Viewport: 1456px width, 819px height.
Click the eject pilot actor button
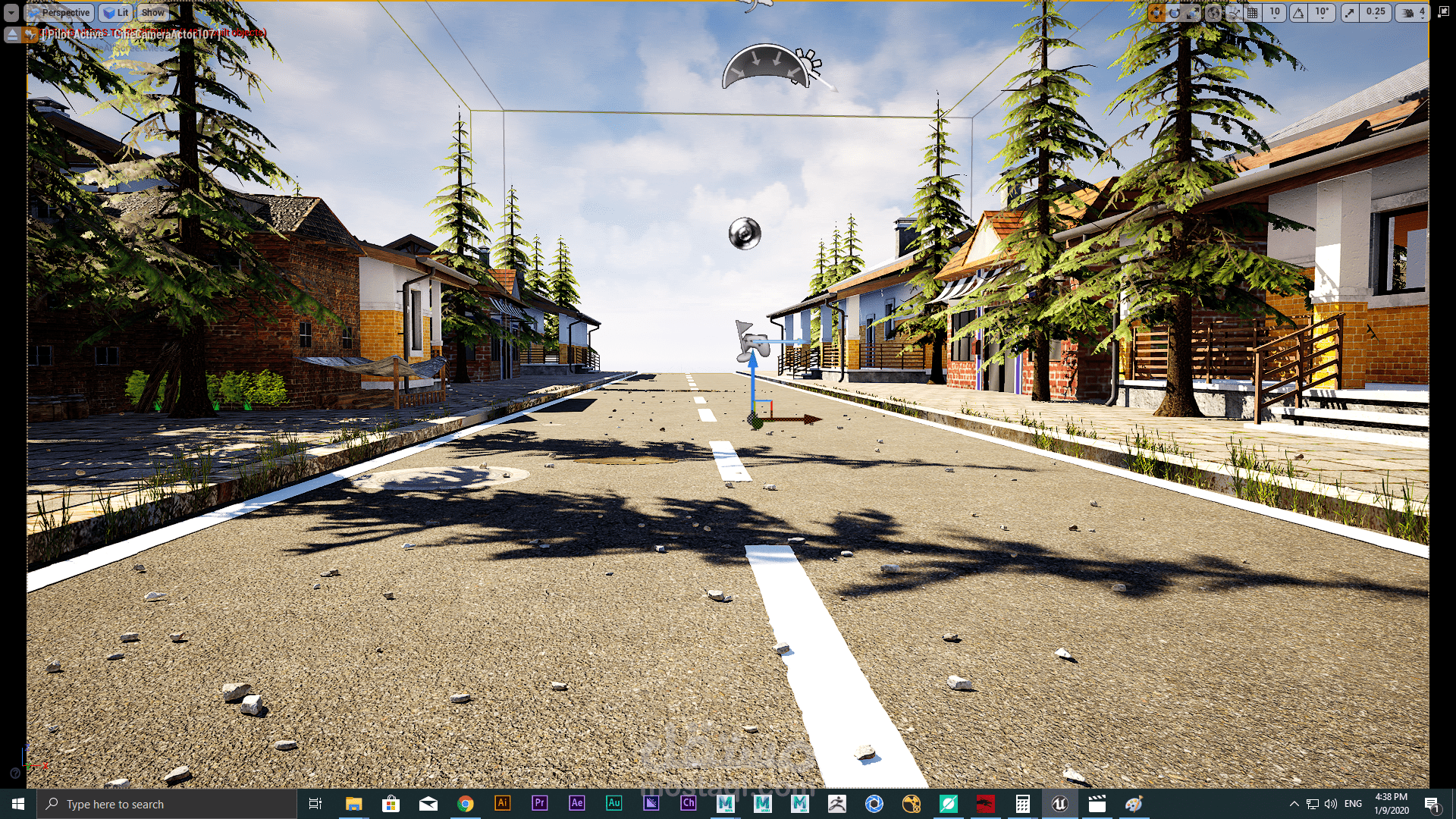[x=13, y=34]
